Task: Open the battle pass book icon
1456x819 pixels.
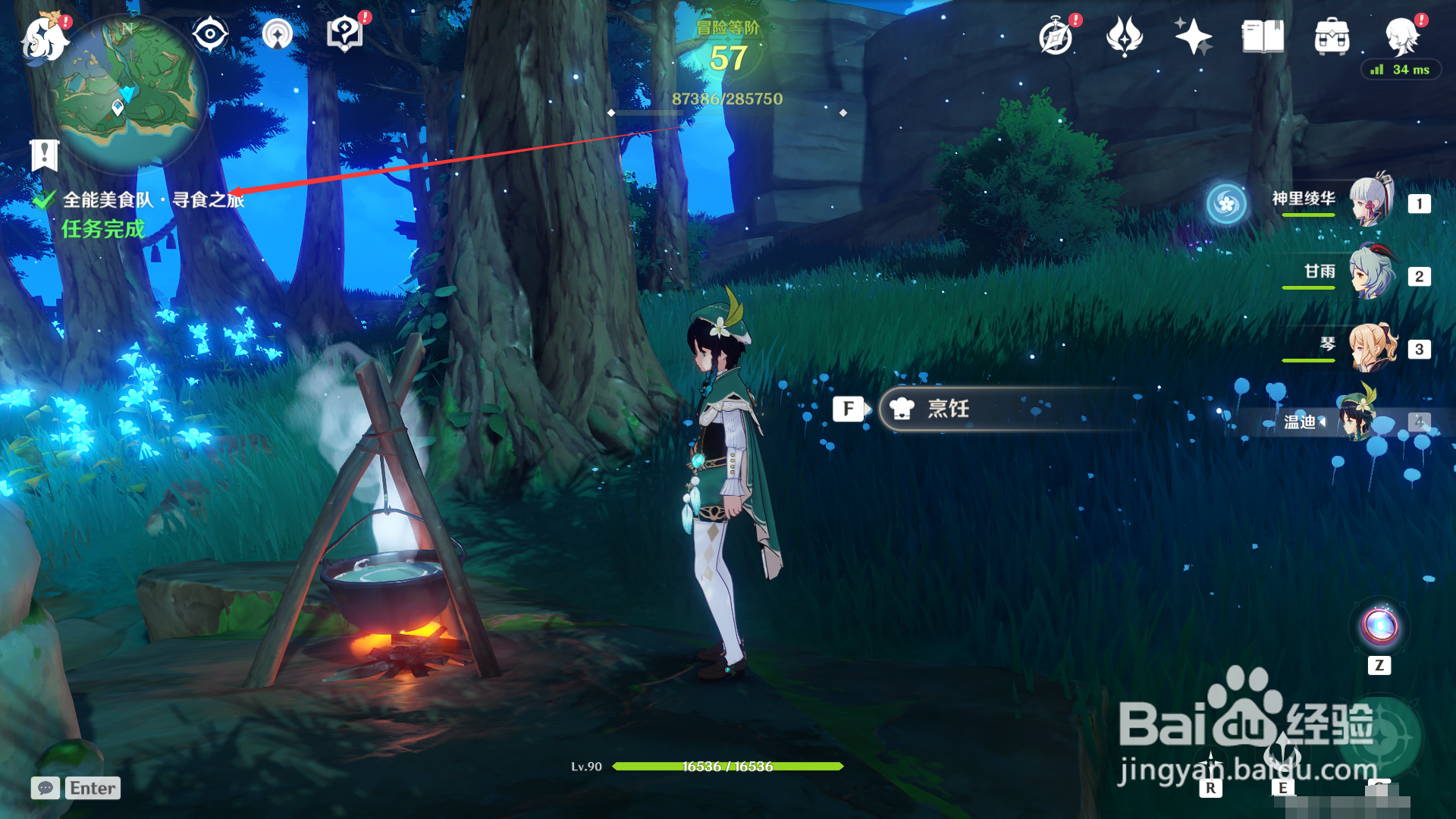Action: pyautogui.click(x=1263, y=36)
